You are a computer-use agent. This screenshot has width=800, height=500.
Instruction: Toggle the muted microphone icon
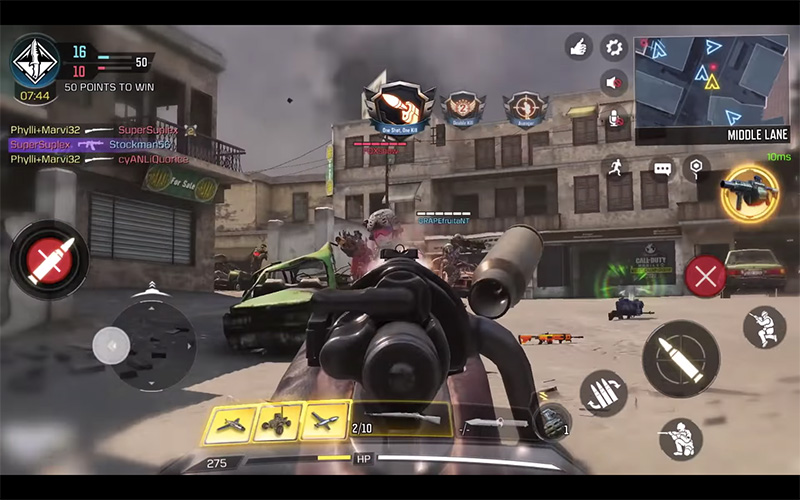[613, 118]
